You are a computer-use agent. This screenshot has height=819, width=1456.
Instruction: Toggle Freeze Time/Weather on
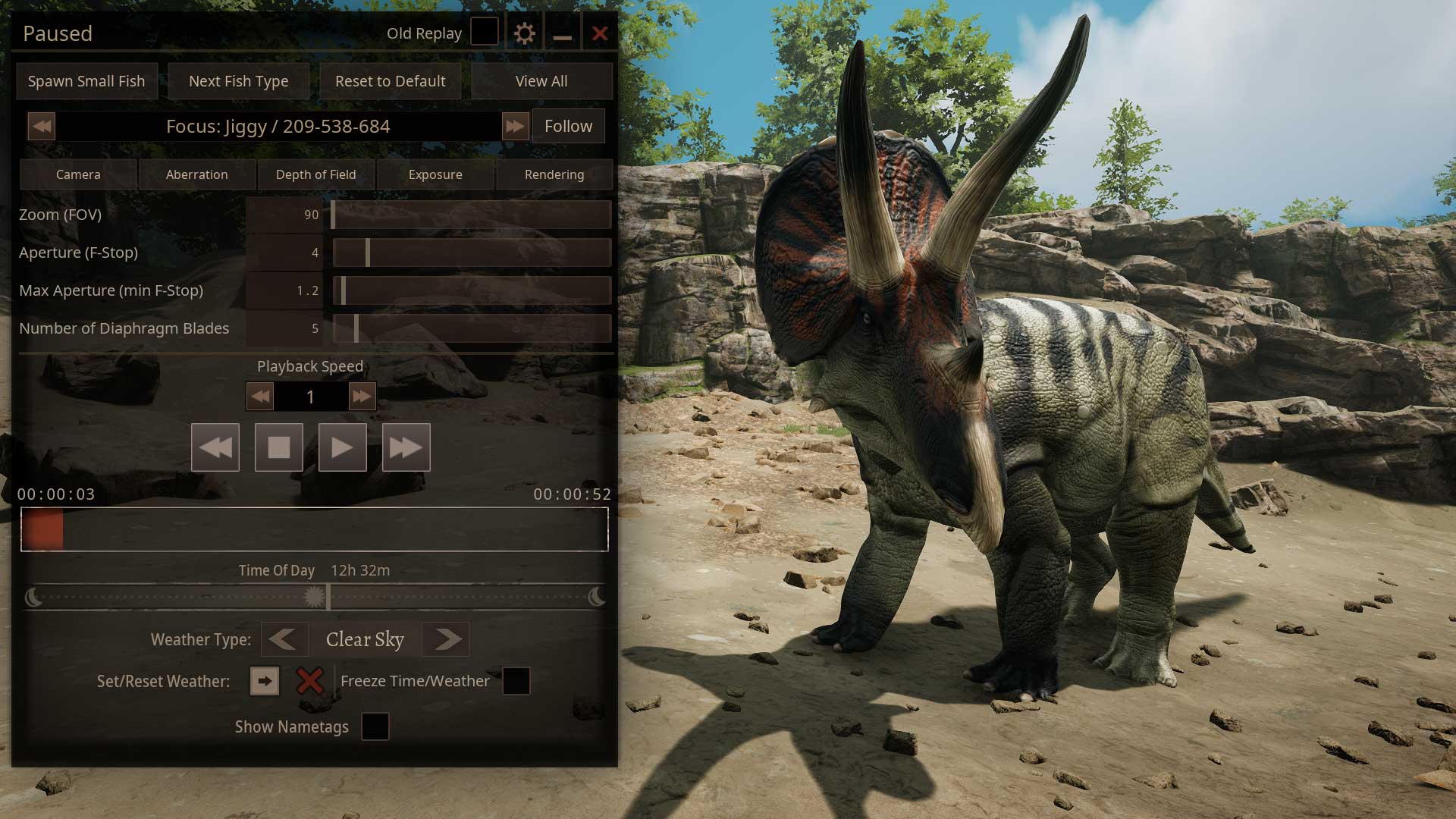[x=516, y=681]
